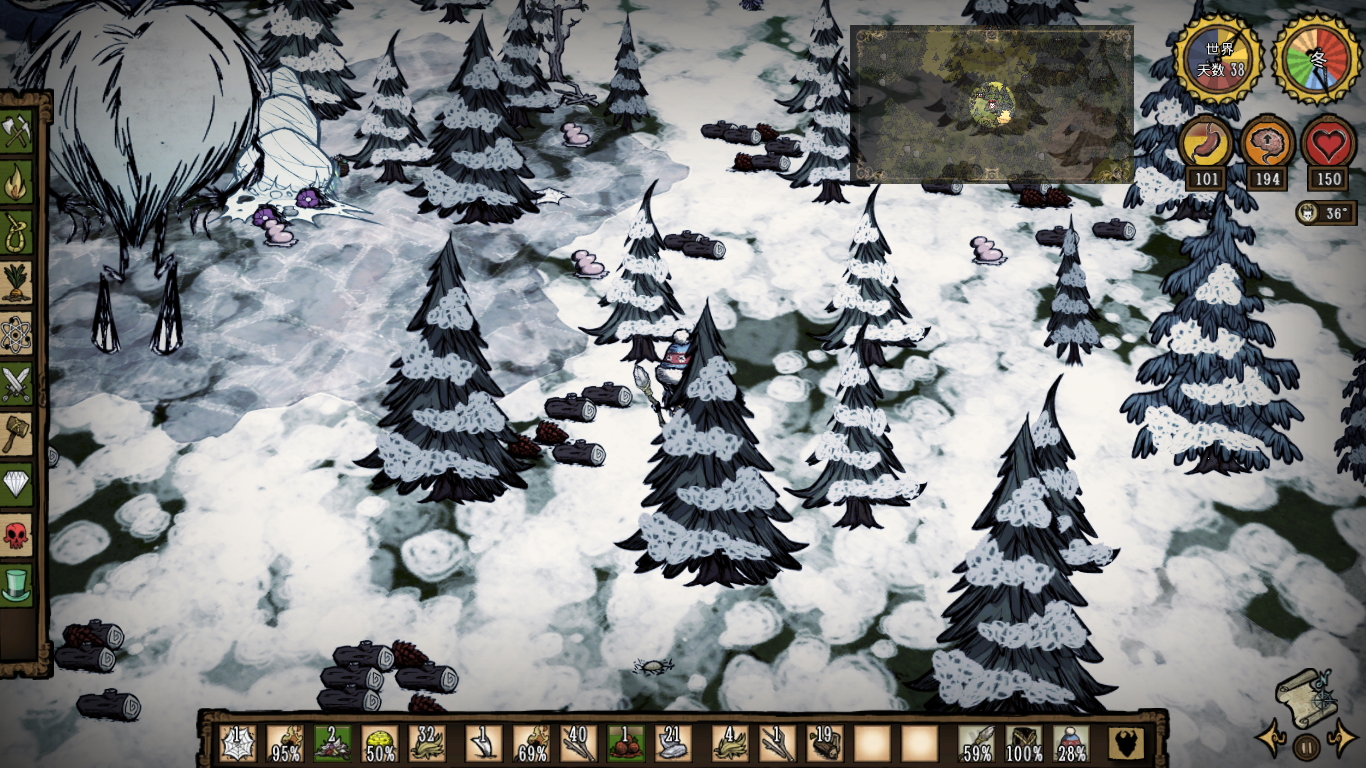Pause the game with the pause button

(1306, 745)
